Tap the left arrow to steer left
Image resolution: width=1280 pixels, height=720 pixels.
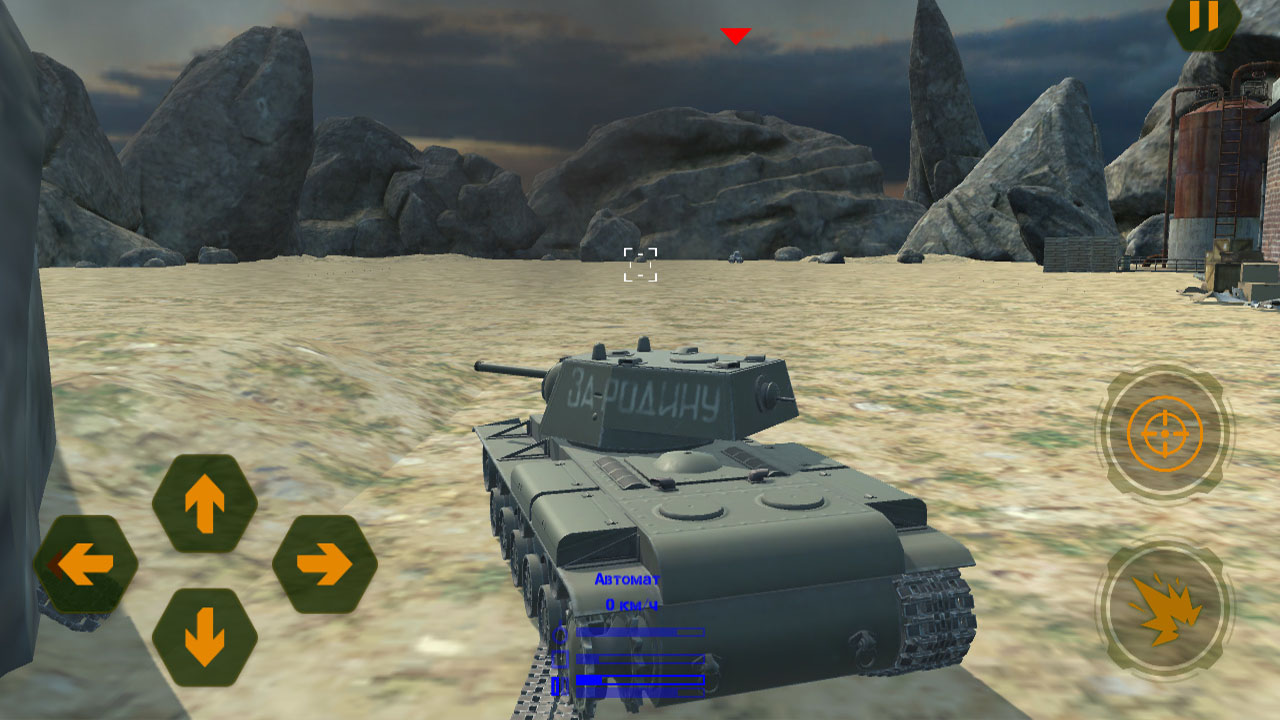(x=85, y=564)
